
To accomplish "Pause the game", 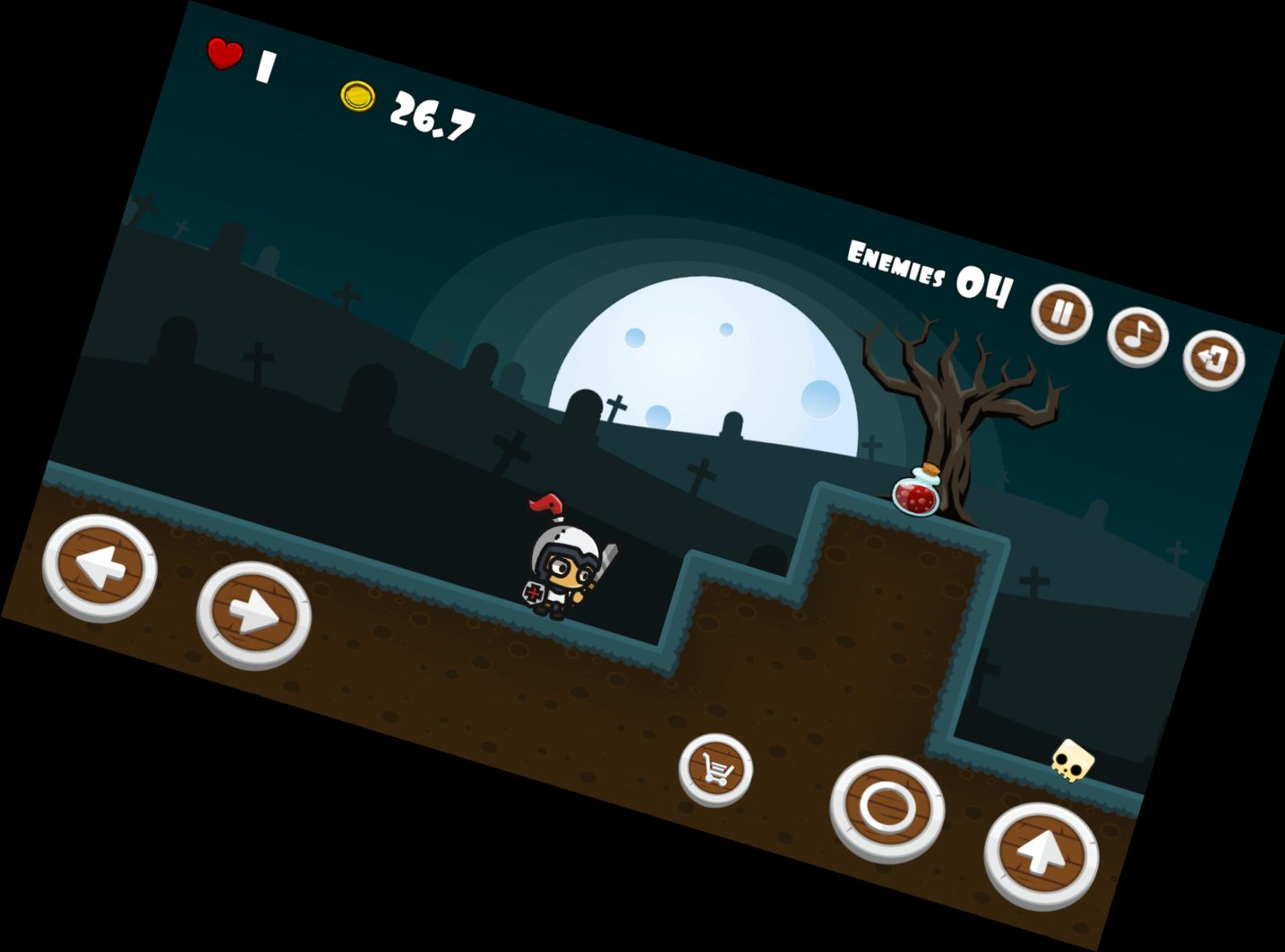I will (x=1061, y=313).
